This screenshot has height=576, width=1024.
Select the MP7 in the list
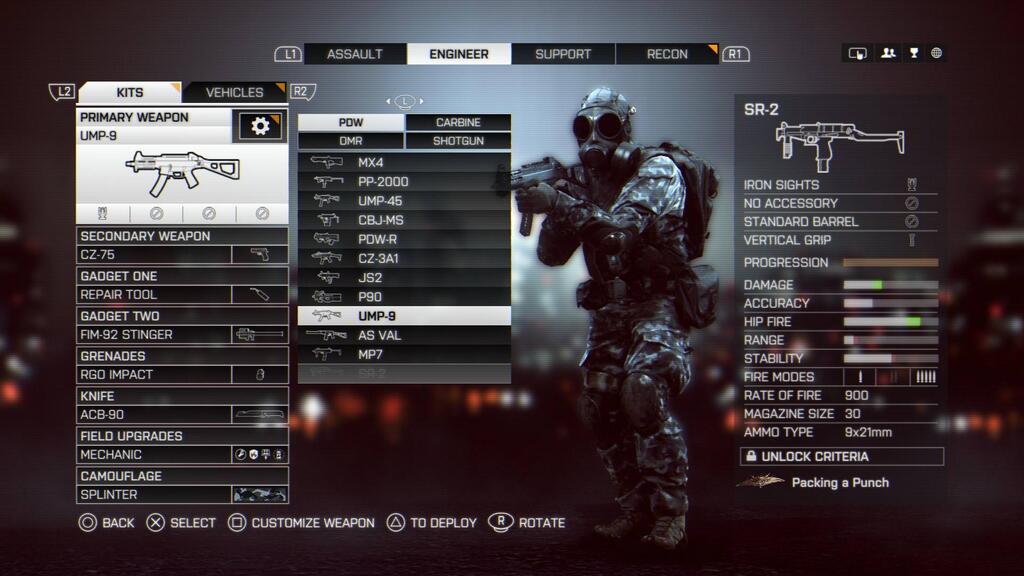[404, 354]
